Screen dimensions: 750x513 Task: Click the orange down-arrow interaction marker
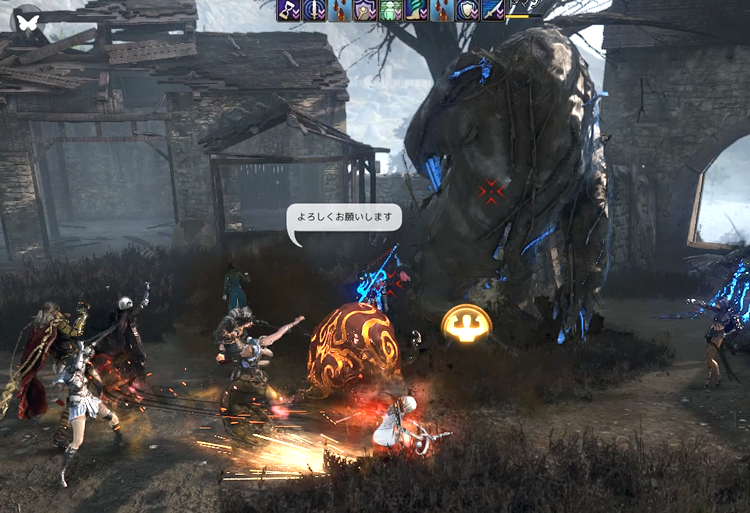(x=466, y=324)
